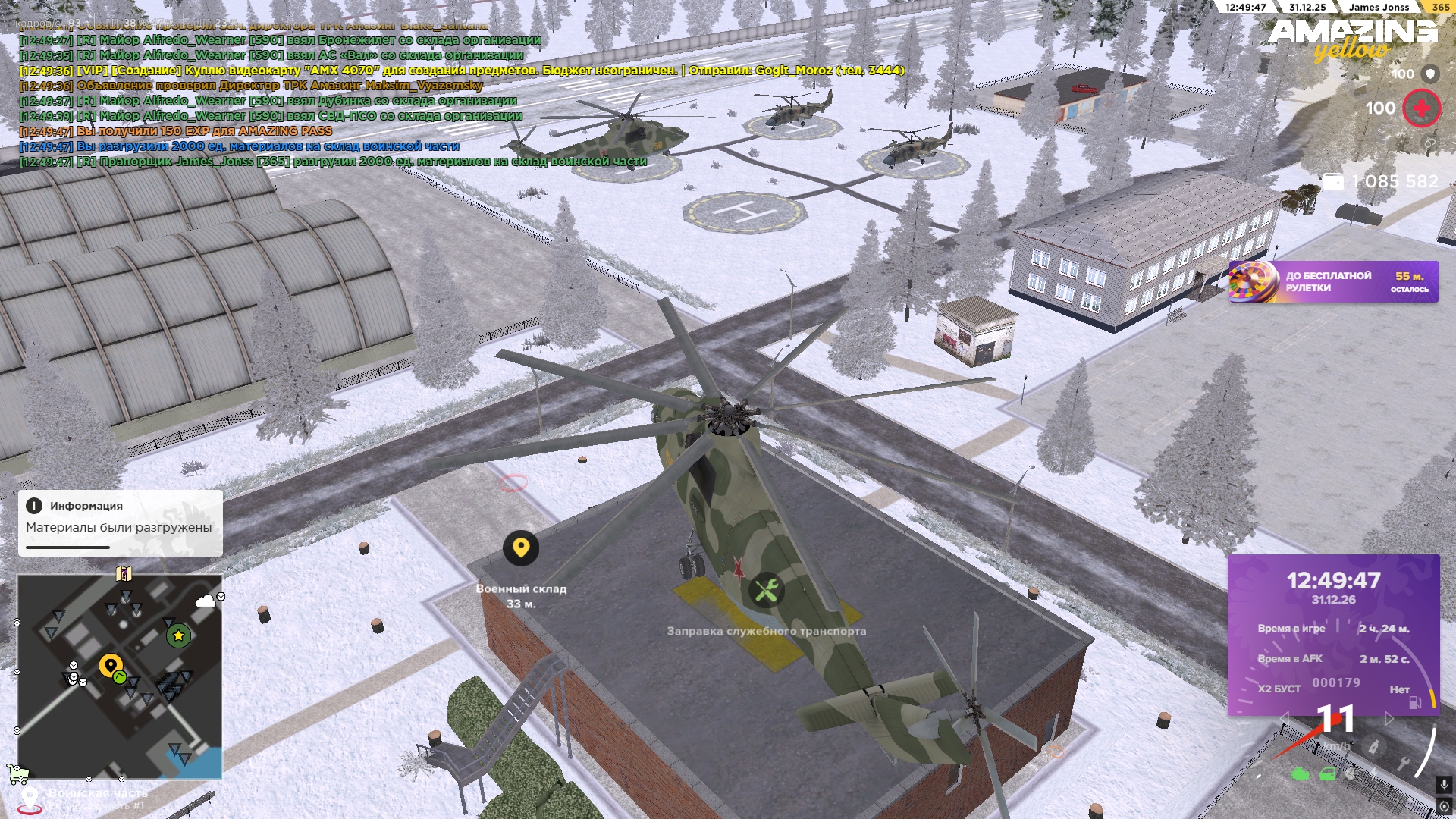The width and height of the screenshot is (1456, 819).
Task: Toggle the green engine indicator icon
Action: pos(1300,774)
